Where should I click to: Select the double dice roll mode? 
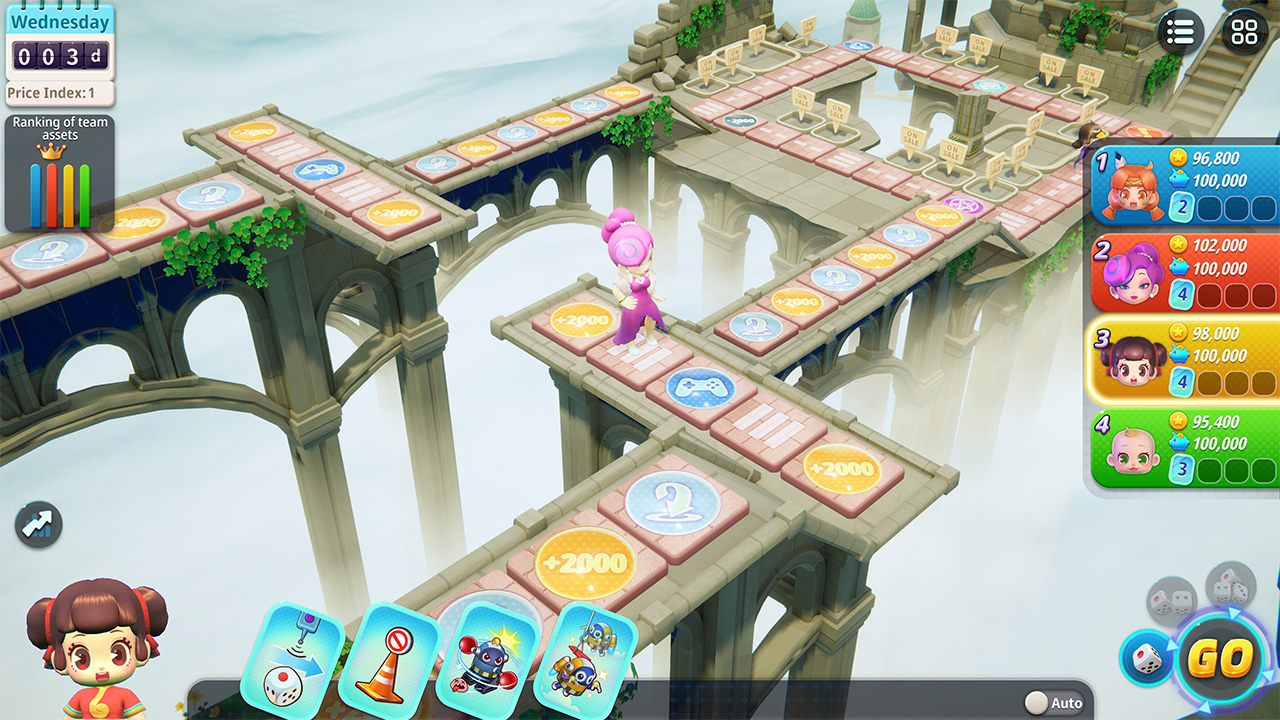pyautogui.click(x=1172, y=600)
